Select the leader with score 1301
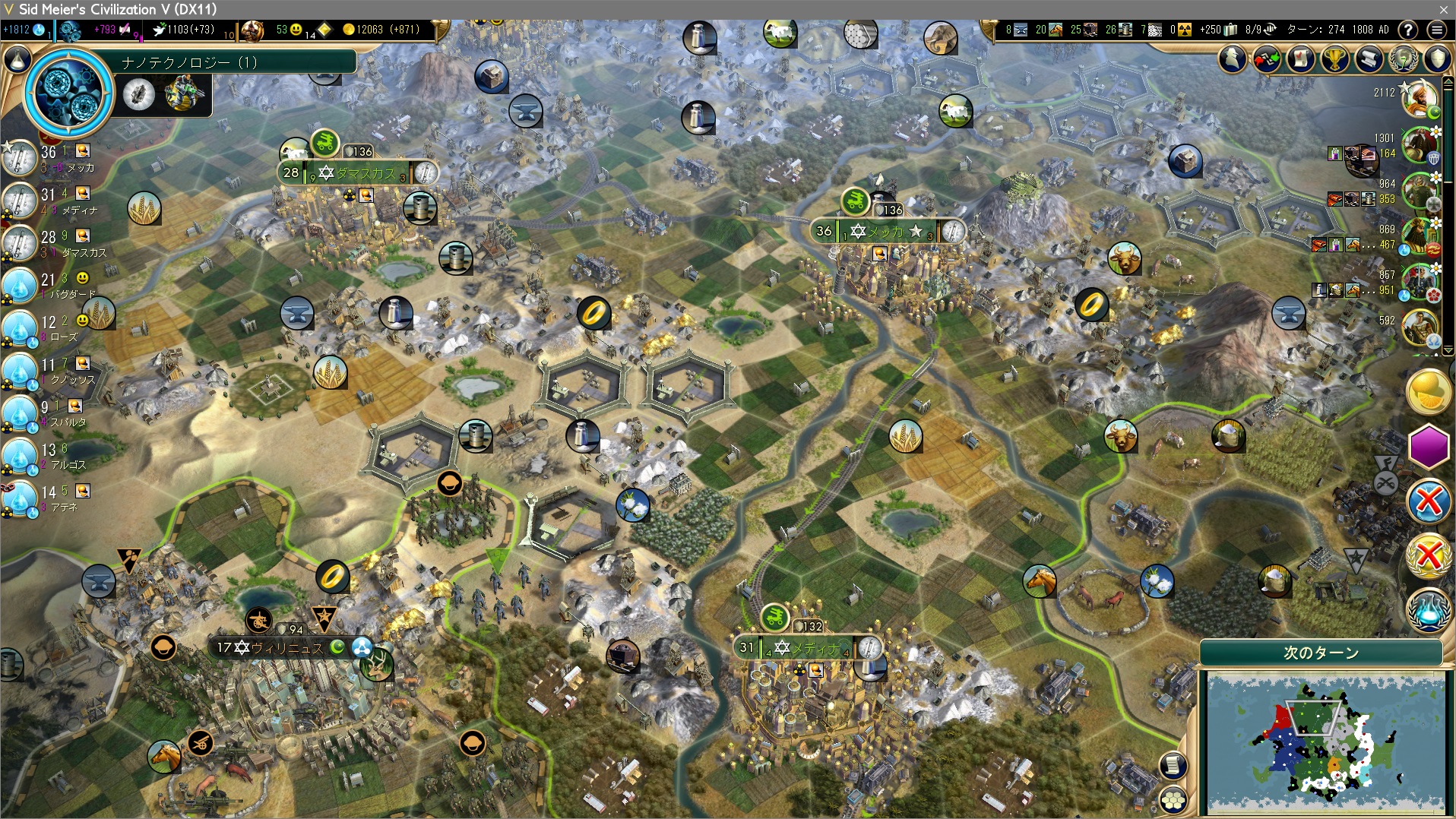The image size is (1456, 819). pos(1418,144)
